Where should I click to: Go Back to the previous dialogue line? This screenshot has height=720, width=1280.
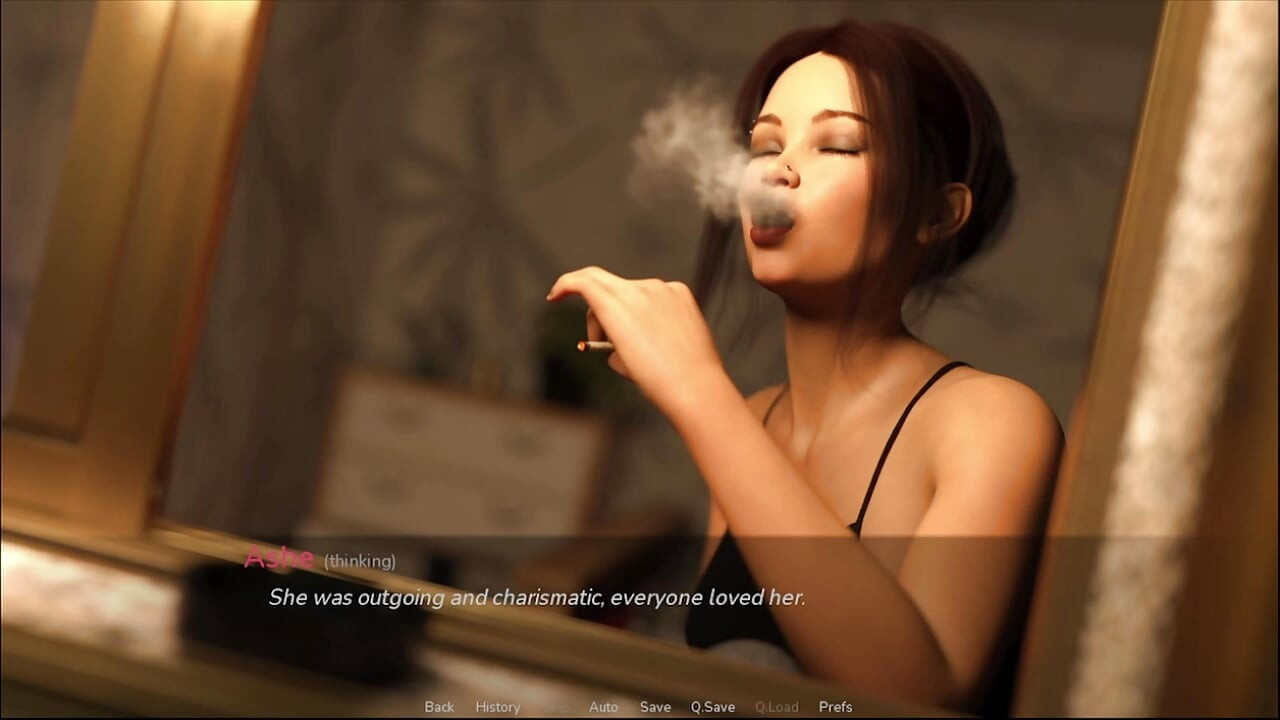438,707
